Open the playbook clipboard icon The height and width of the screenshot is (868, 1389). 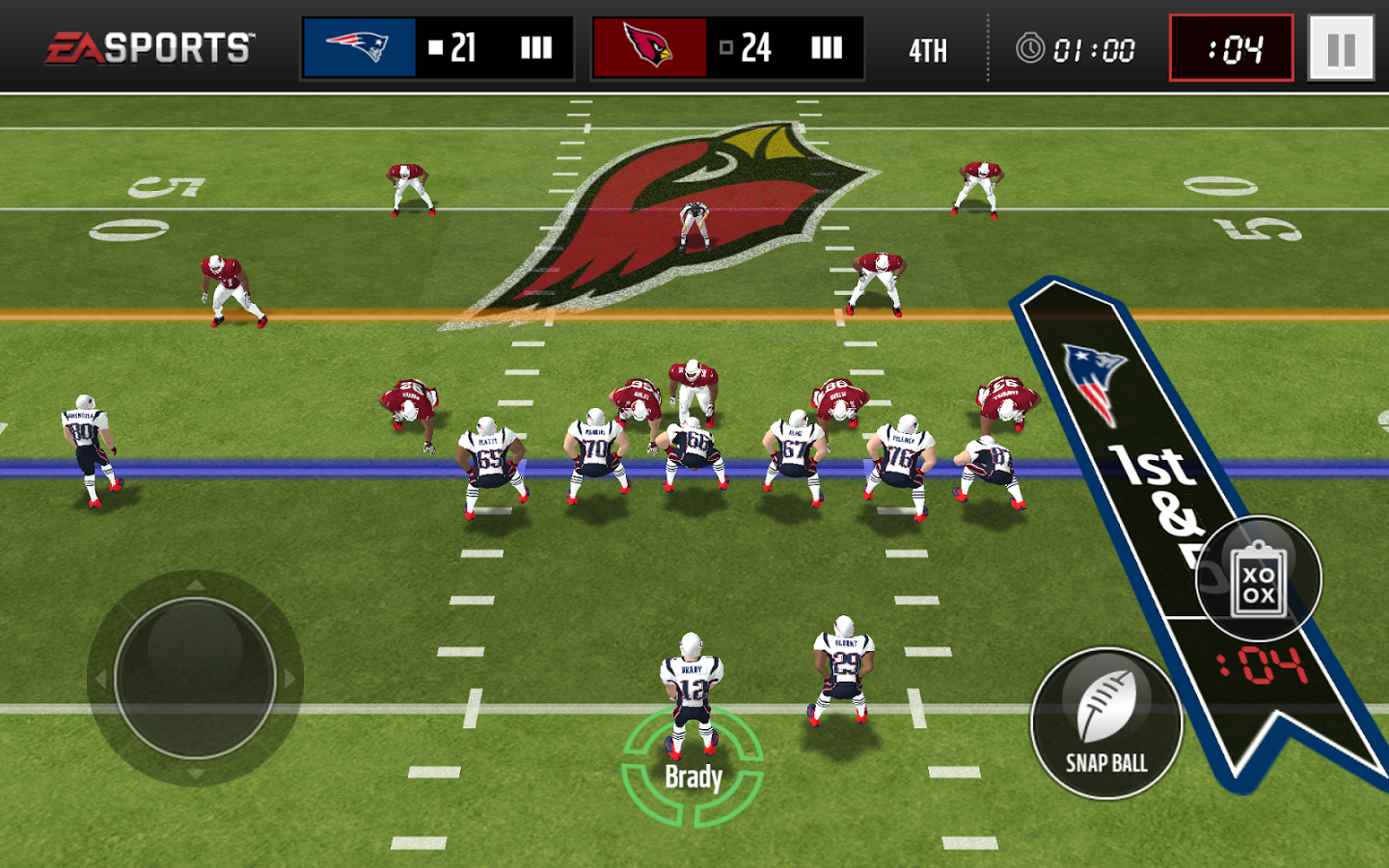(x=1258, y=580)
